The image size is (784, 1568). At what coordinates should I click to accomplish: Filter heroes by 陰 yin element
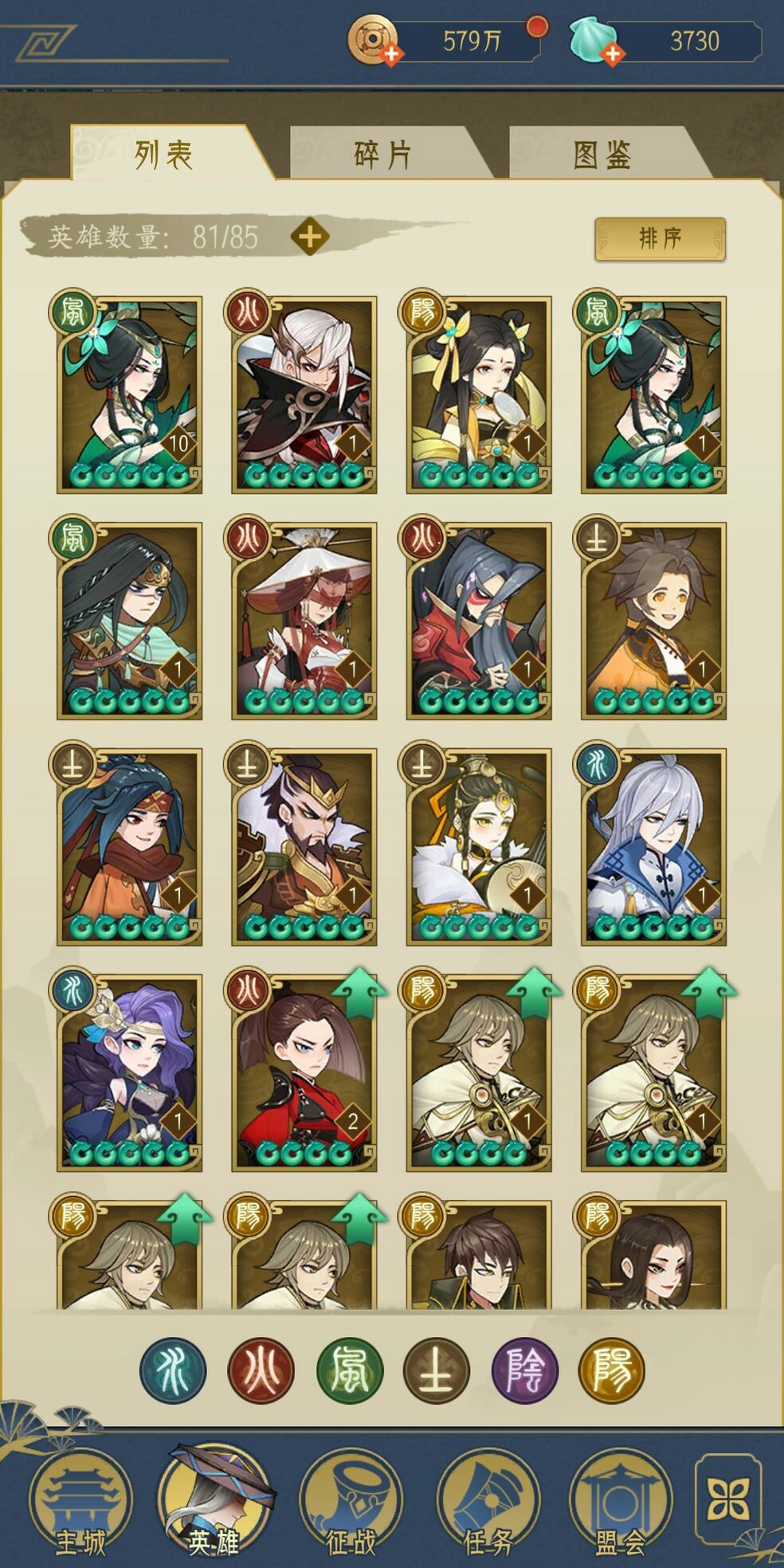[525, 1370]
